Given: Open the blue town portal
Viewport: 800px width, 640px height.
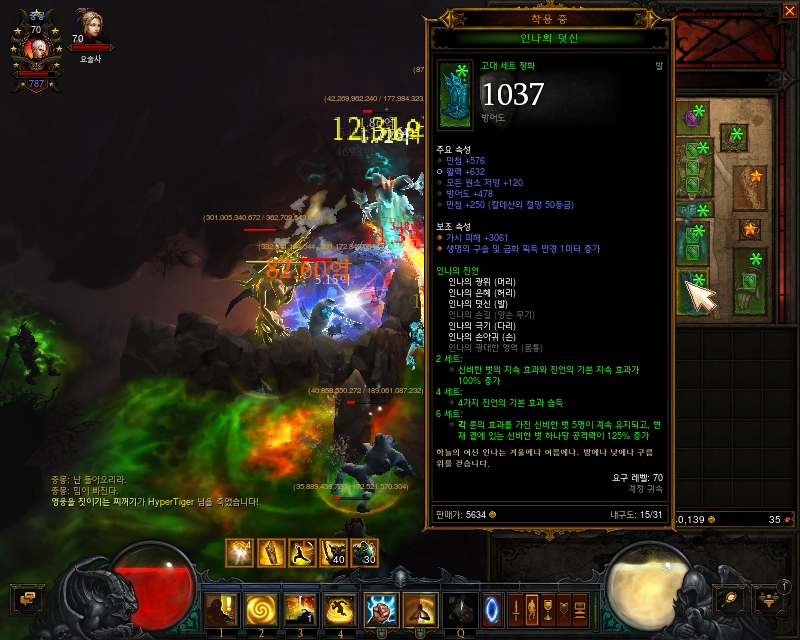Looking at the screenshot, I should click(x=492, y=608).
